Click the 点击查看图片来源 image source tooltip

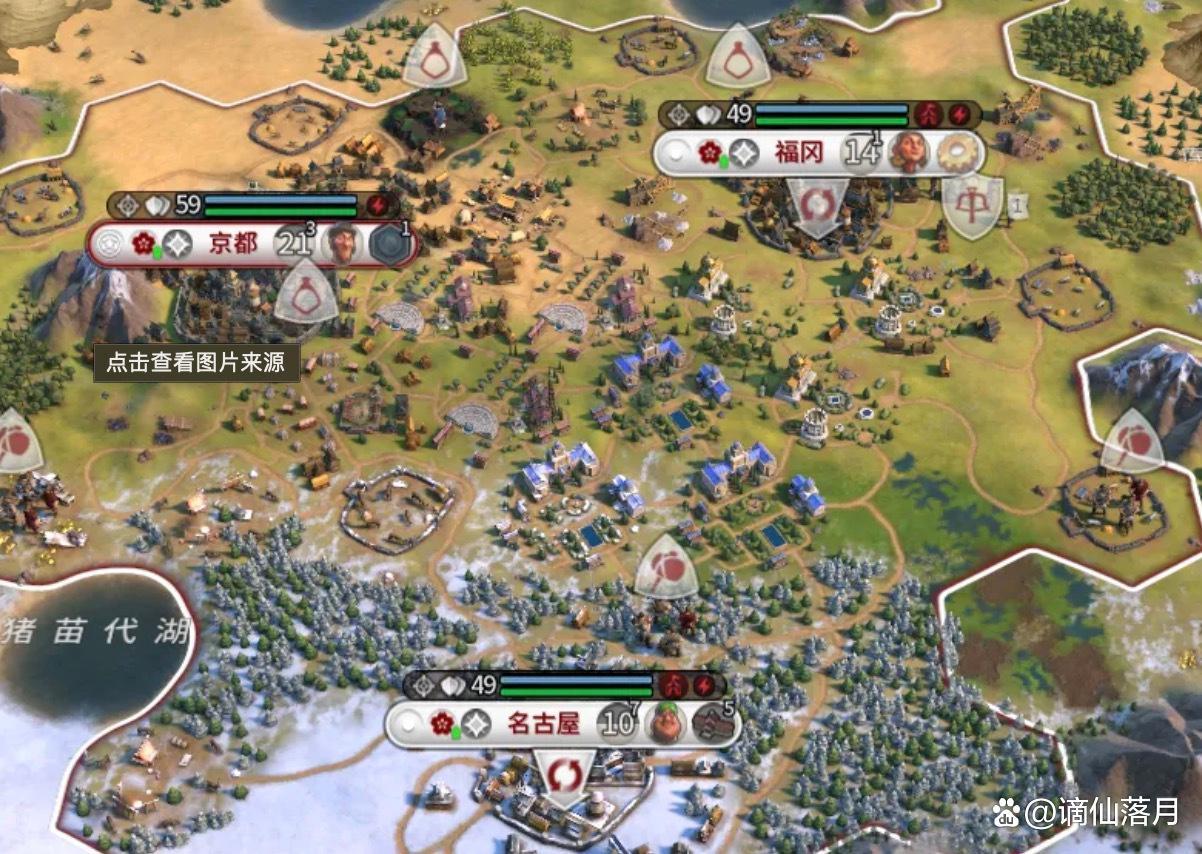[197, 362]
